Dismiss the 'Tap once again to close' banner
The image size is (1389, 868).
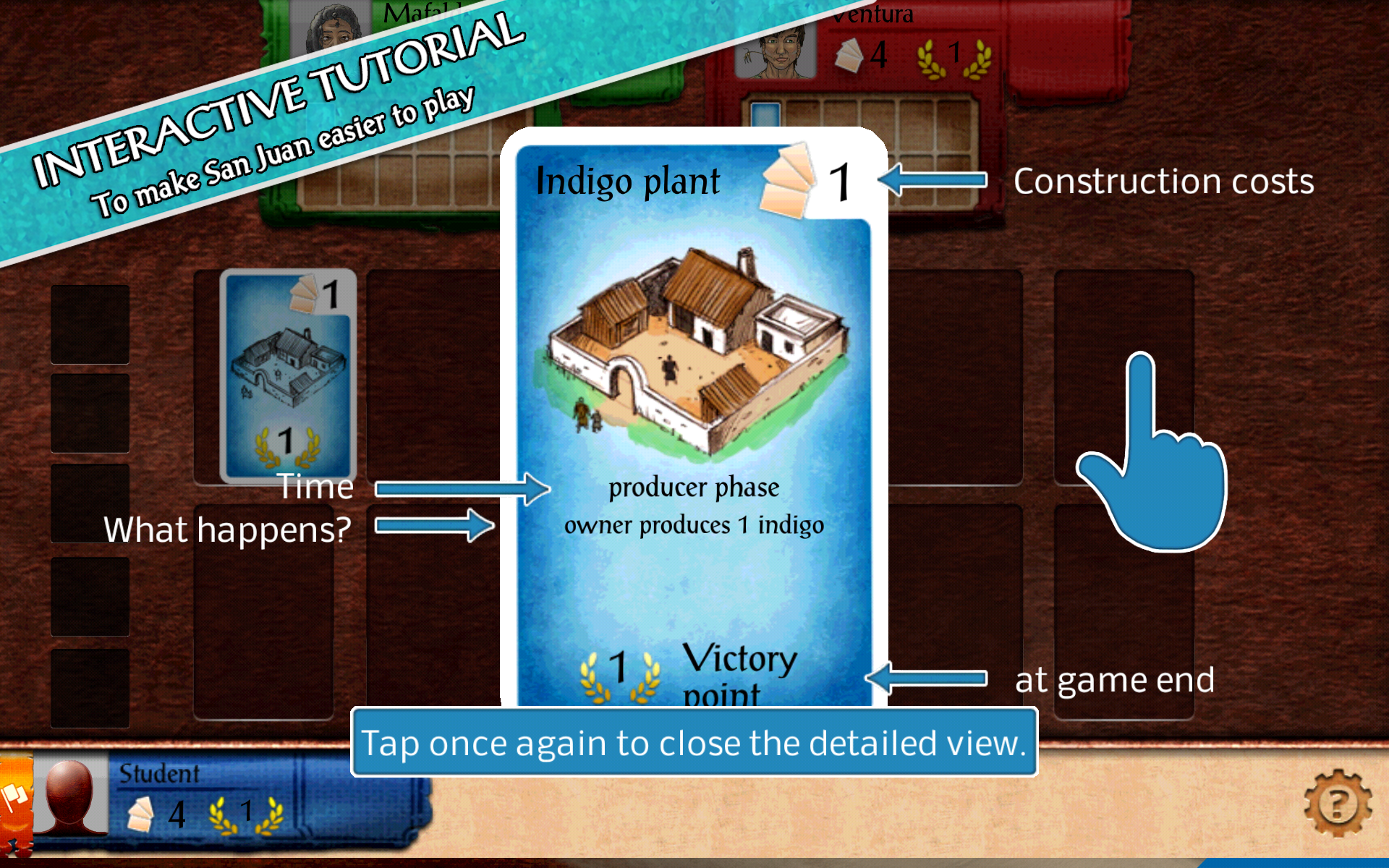point(693,741)
